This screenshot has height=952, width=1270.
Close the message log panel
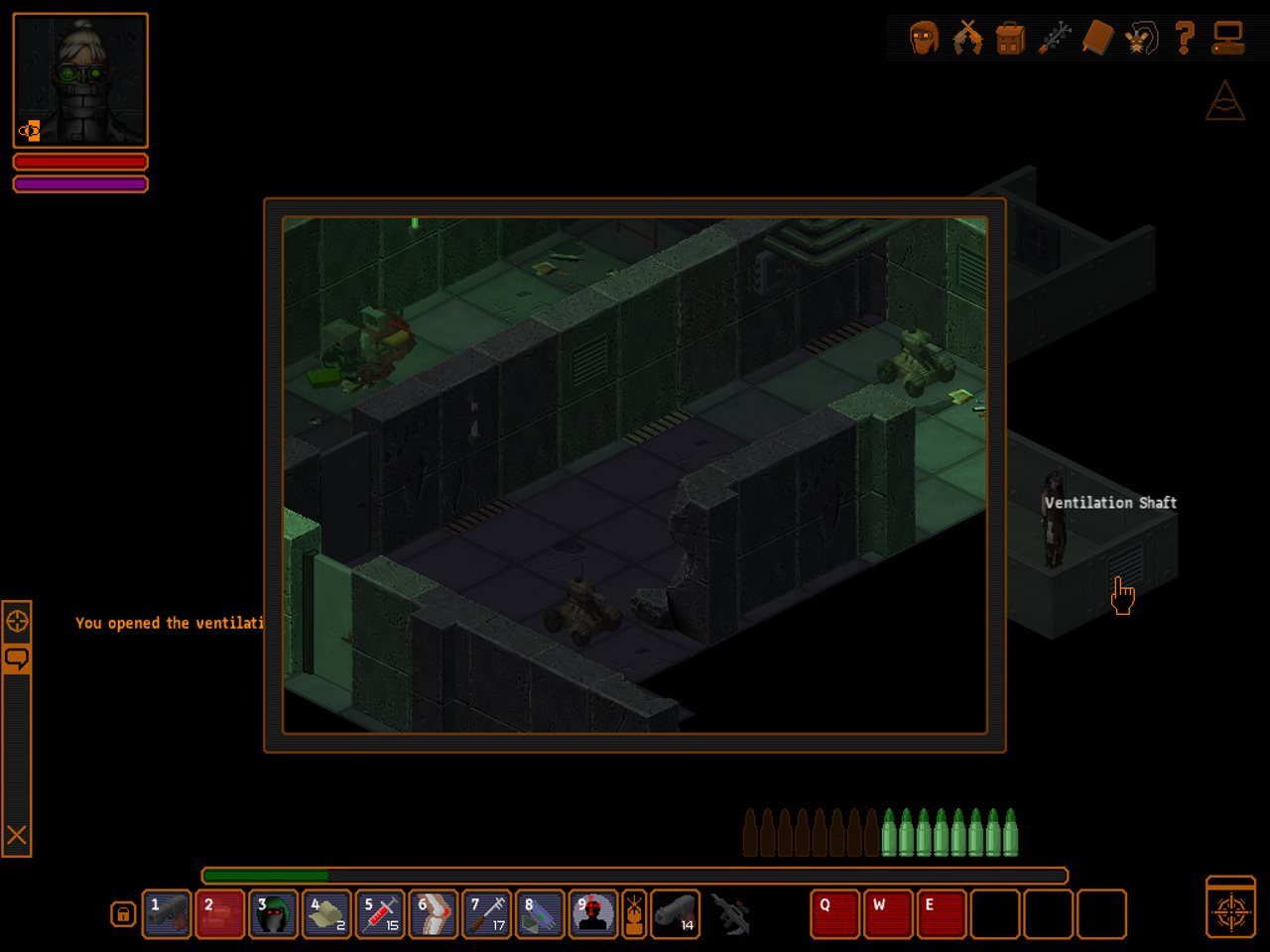(x=17, y=835)
